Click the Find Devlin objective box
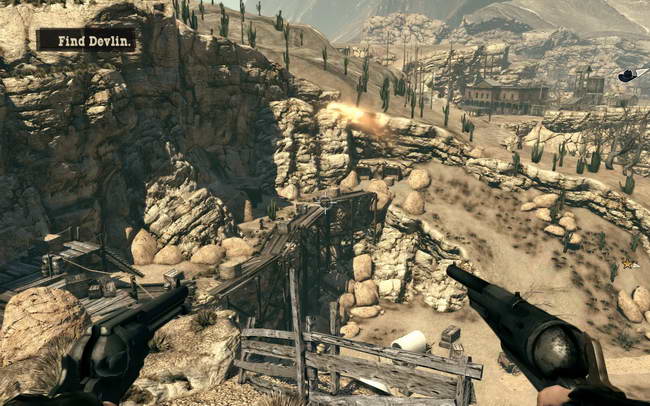Viewport: 650px width, 406px height. (x=86, y=40)
